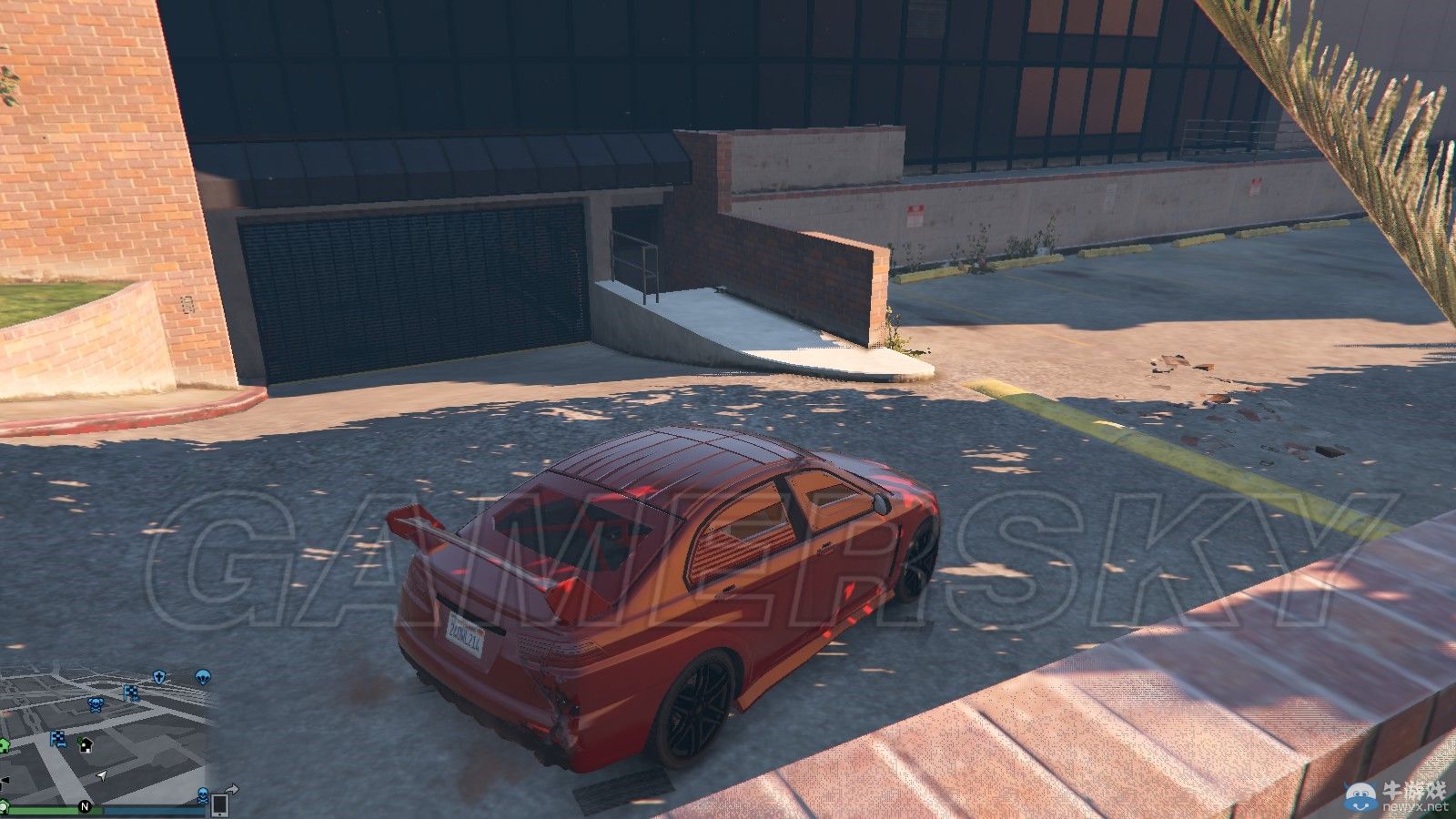
Task: Click the newyx.net cow mascot logo
Action: (1360, 796)
